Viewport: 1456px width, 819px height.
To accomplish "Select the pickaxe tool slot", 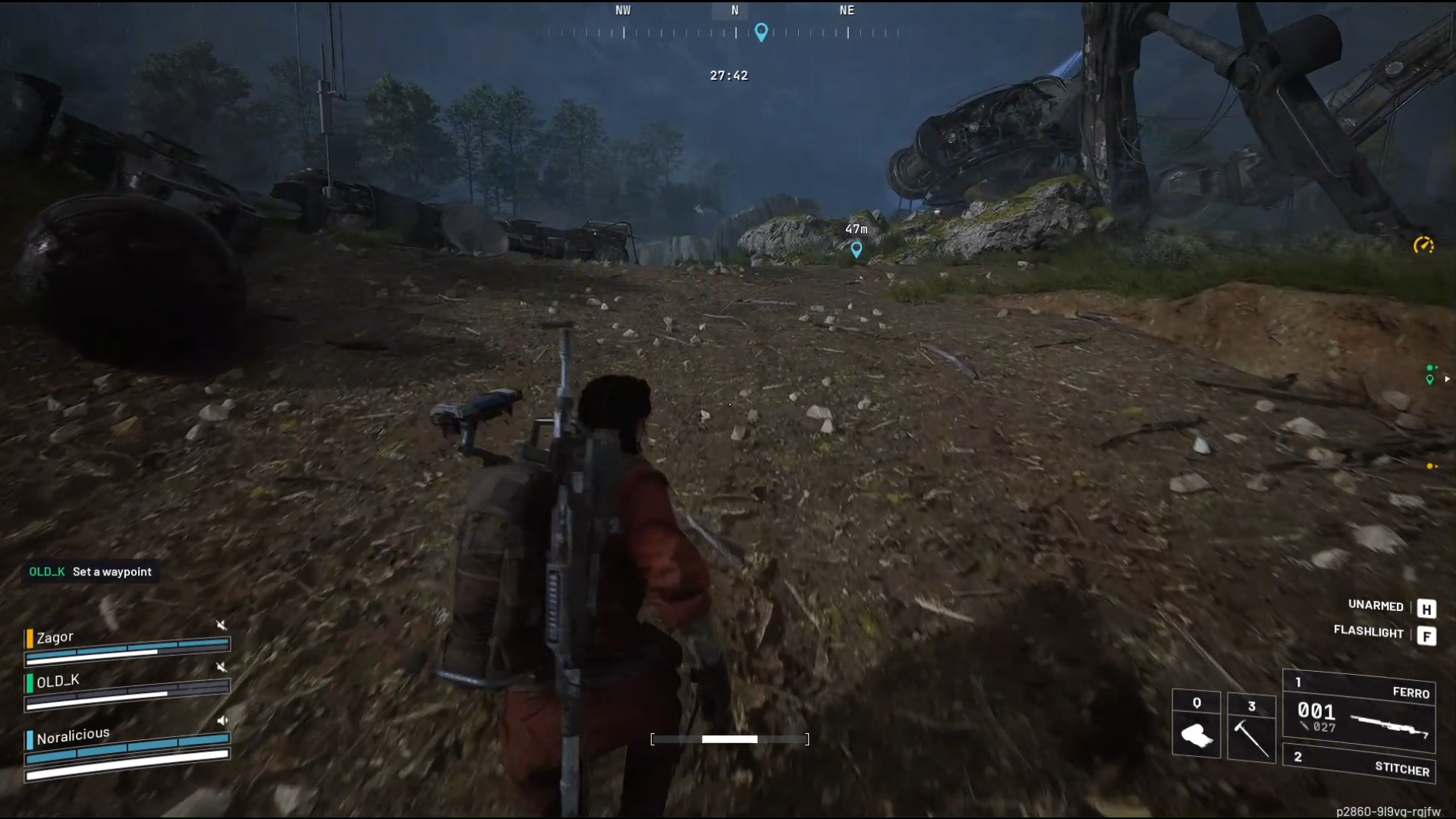I will (x=1250, y=728).
